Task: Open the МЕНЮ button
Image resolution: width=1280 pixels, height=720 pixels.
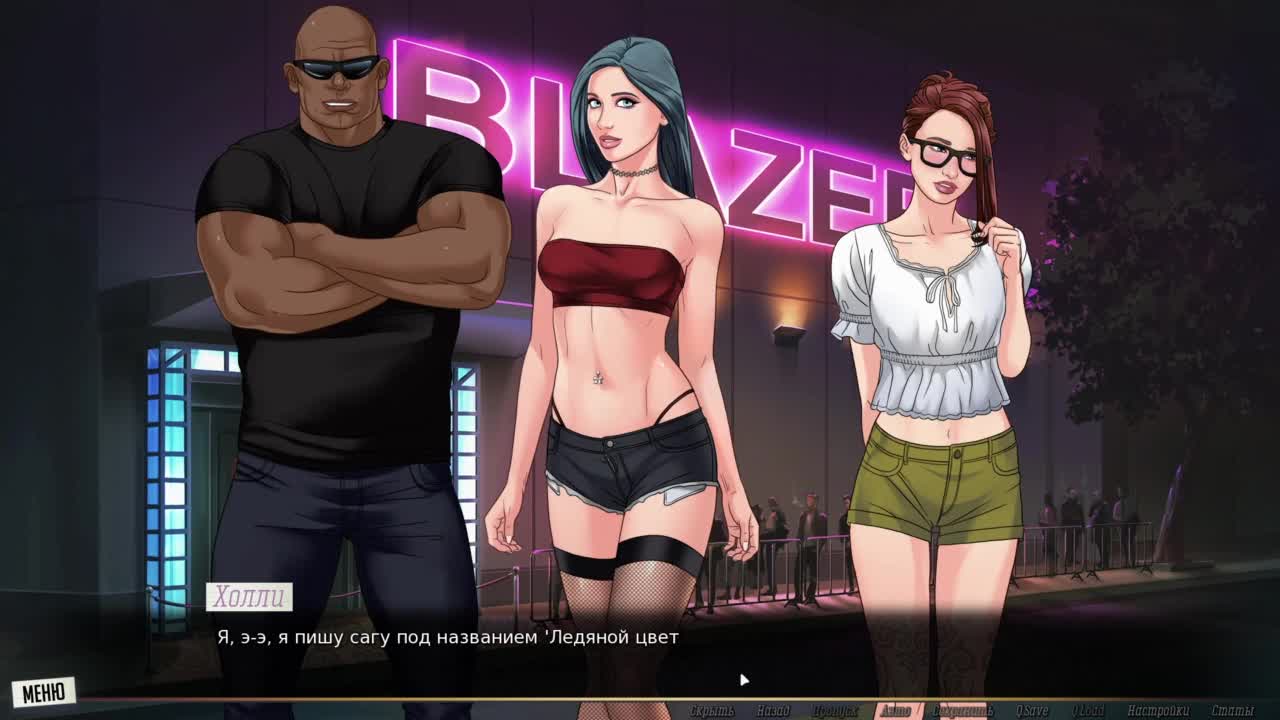Action: [x=43, y=691]
